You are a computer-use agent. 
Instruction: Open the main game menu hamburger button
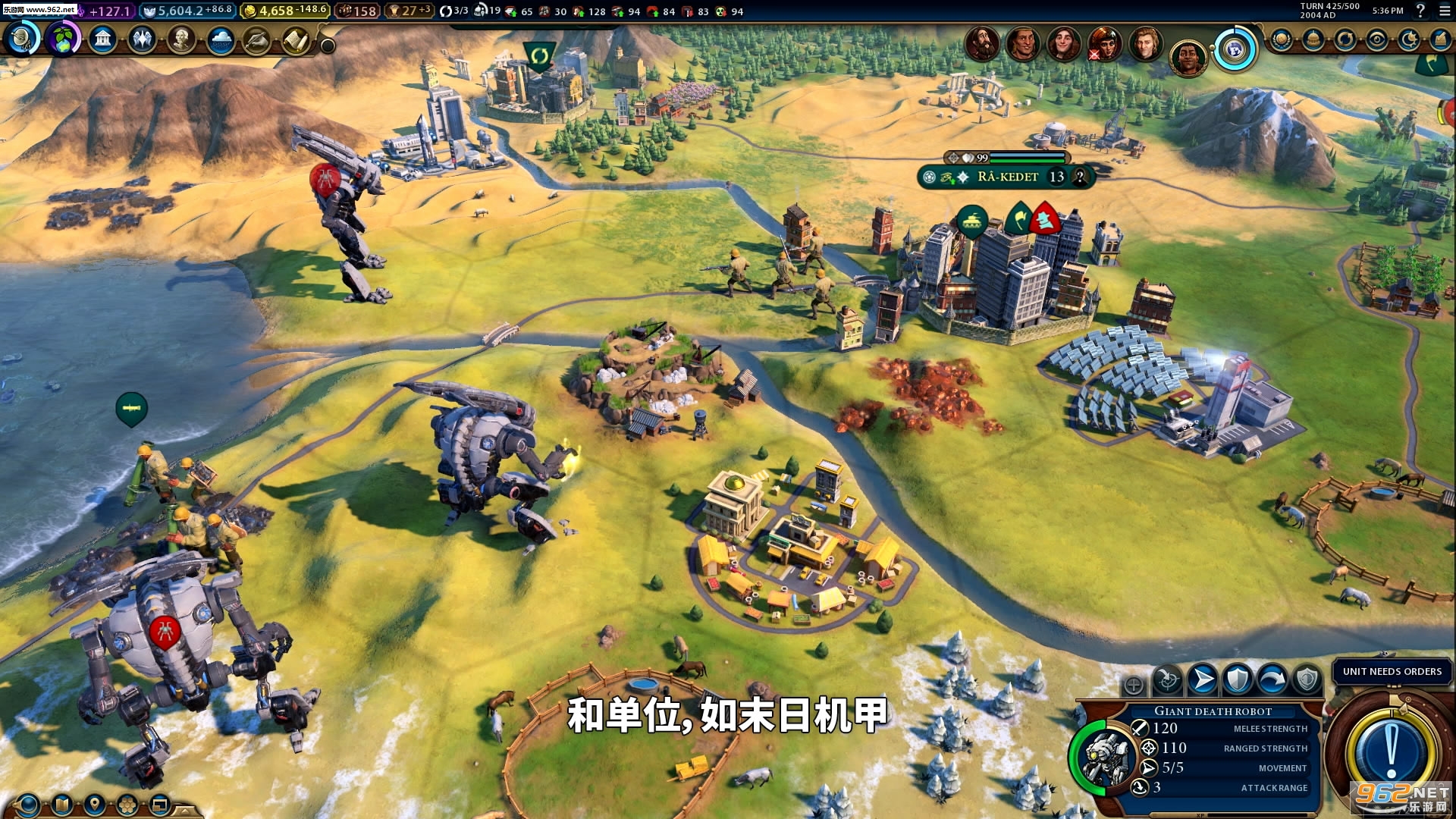1443,11
